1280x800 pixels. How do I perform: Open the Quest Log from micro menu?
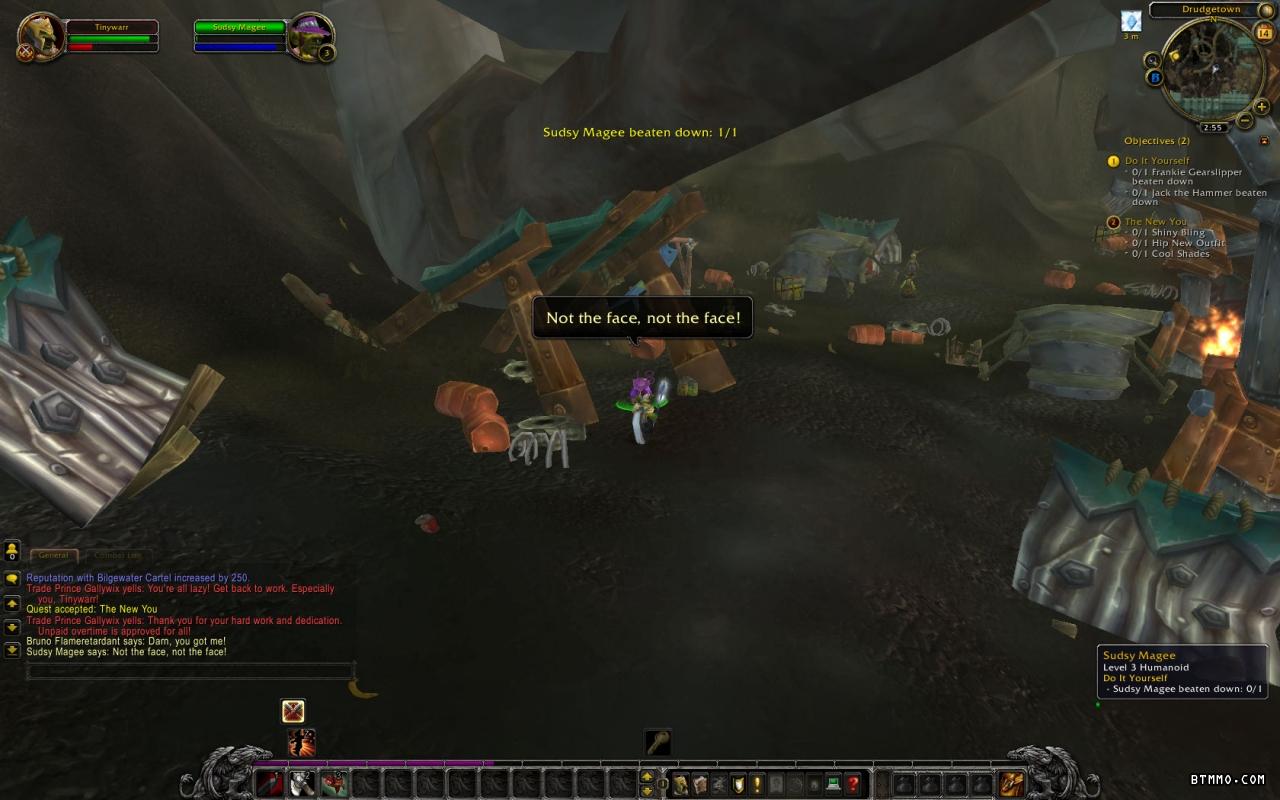click(757, 784)
